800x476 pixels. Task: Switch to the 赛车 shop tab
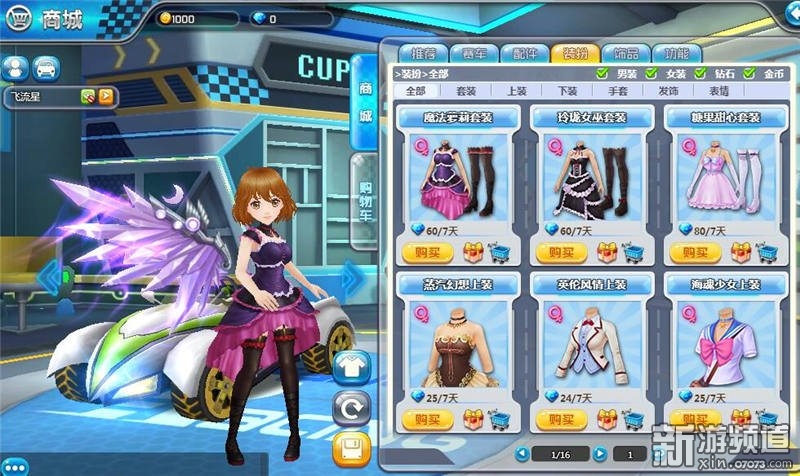click(x=472, y=53)
